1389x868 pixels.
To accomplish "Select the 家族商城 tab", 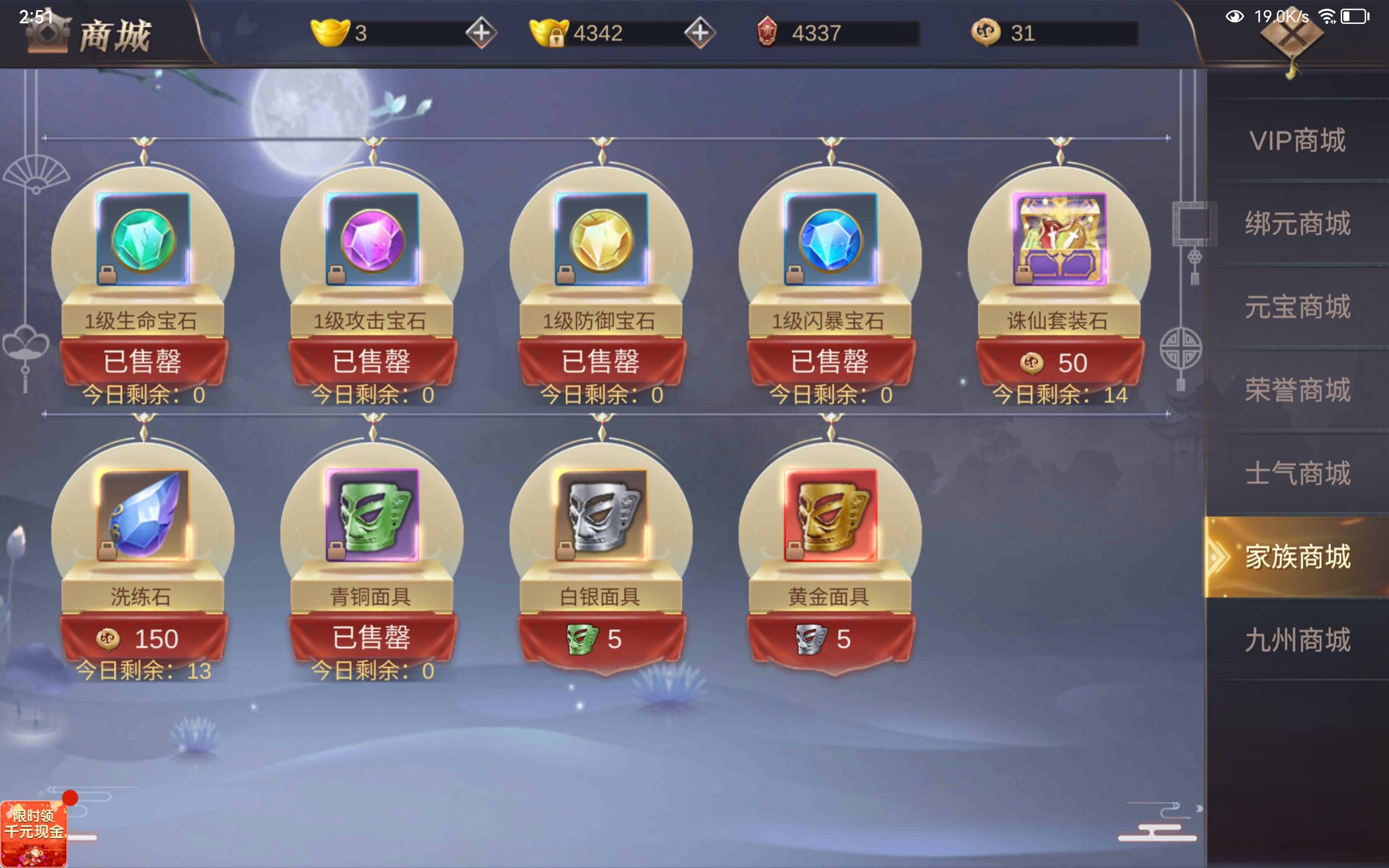I will click(1297, 557).
